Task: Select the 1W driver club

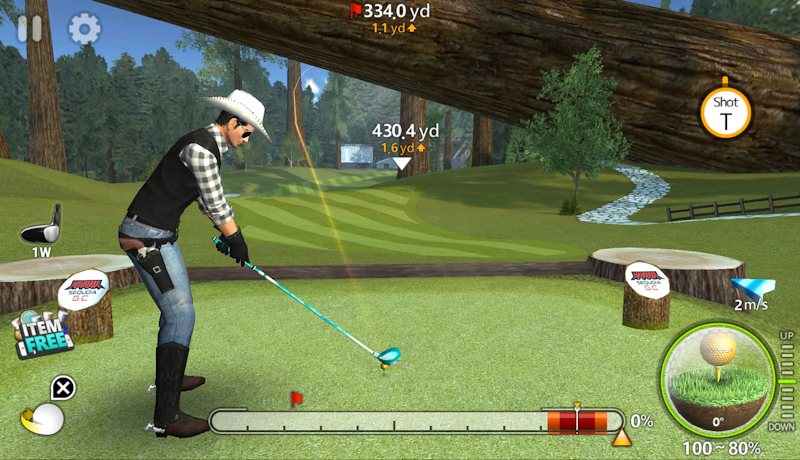Action: tap(41, 228)
